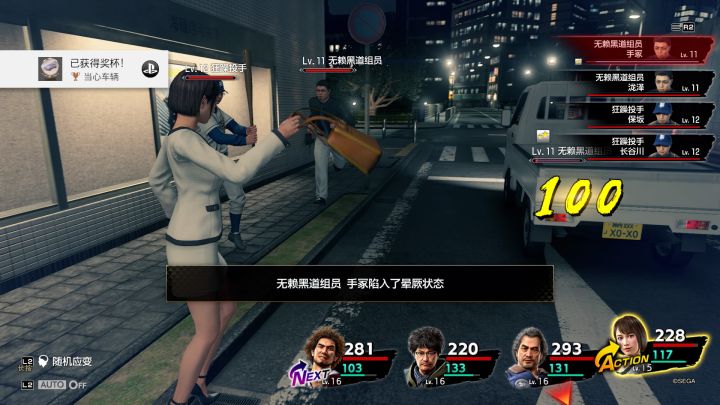720x405 pixels.
Task: Select enemy 泷泽 in the turn order list
Action: pyautogui.click(x=640, y=82)
